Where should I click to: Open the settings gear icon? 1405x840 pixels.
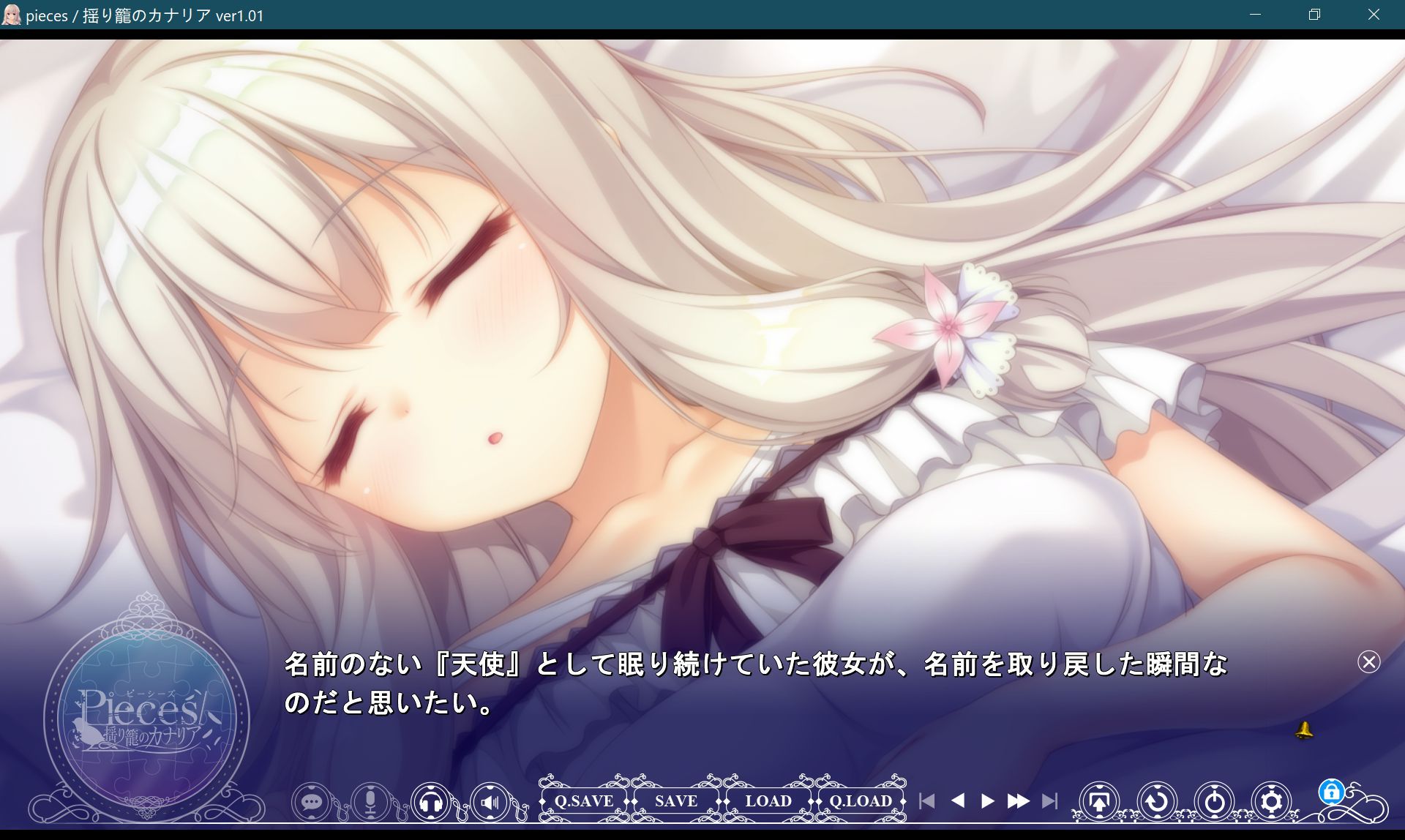(x=1272, y=800)
